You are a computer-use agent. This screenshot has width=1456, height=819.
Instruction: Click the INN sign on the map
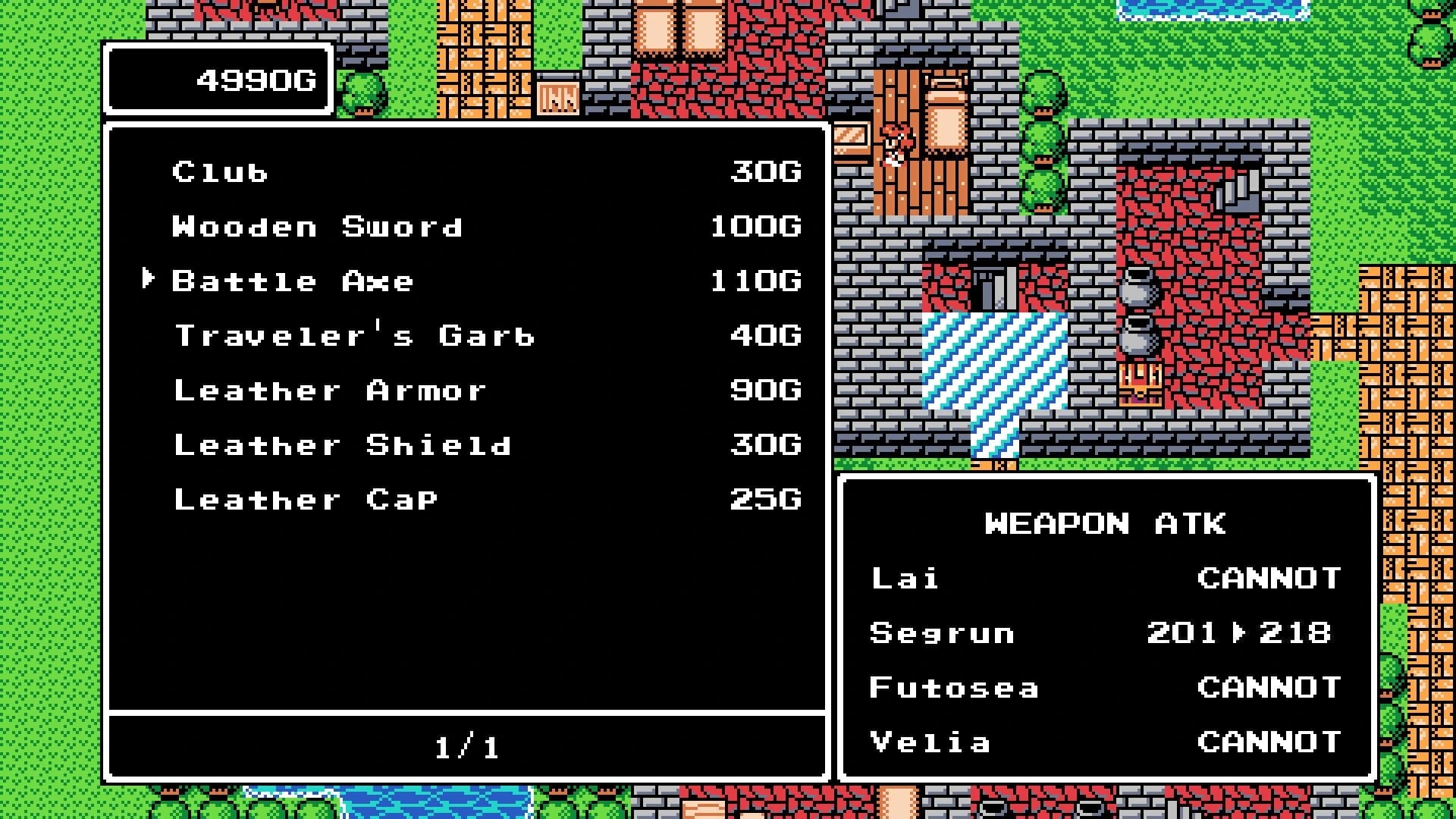pos(558,96)
